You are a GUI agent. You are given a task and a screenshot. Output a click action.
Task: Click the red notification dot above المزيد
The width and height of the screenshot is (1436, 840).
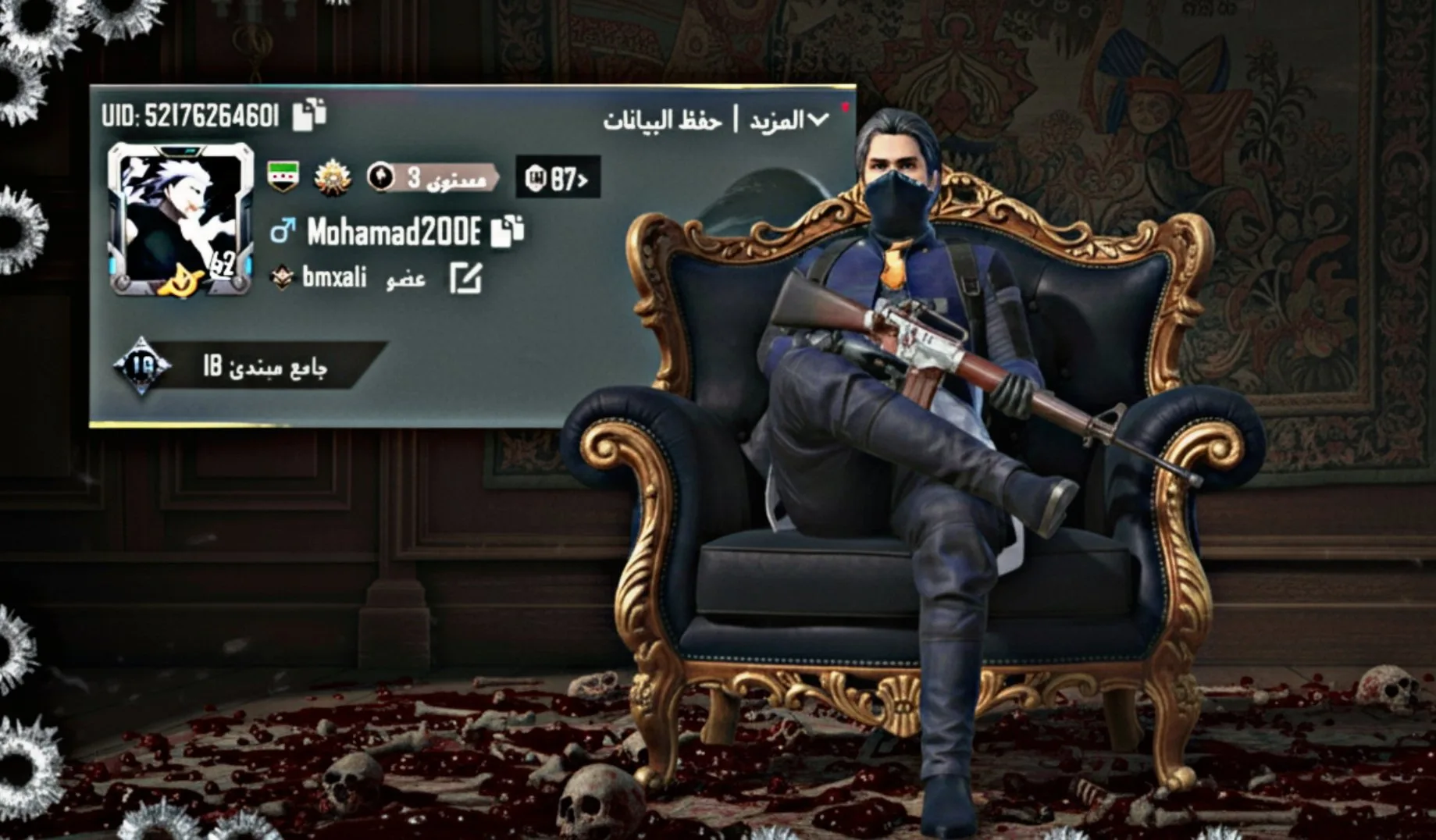[846, 106]
